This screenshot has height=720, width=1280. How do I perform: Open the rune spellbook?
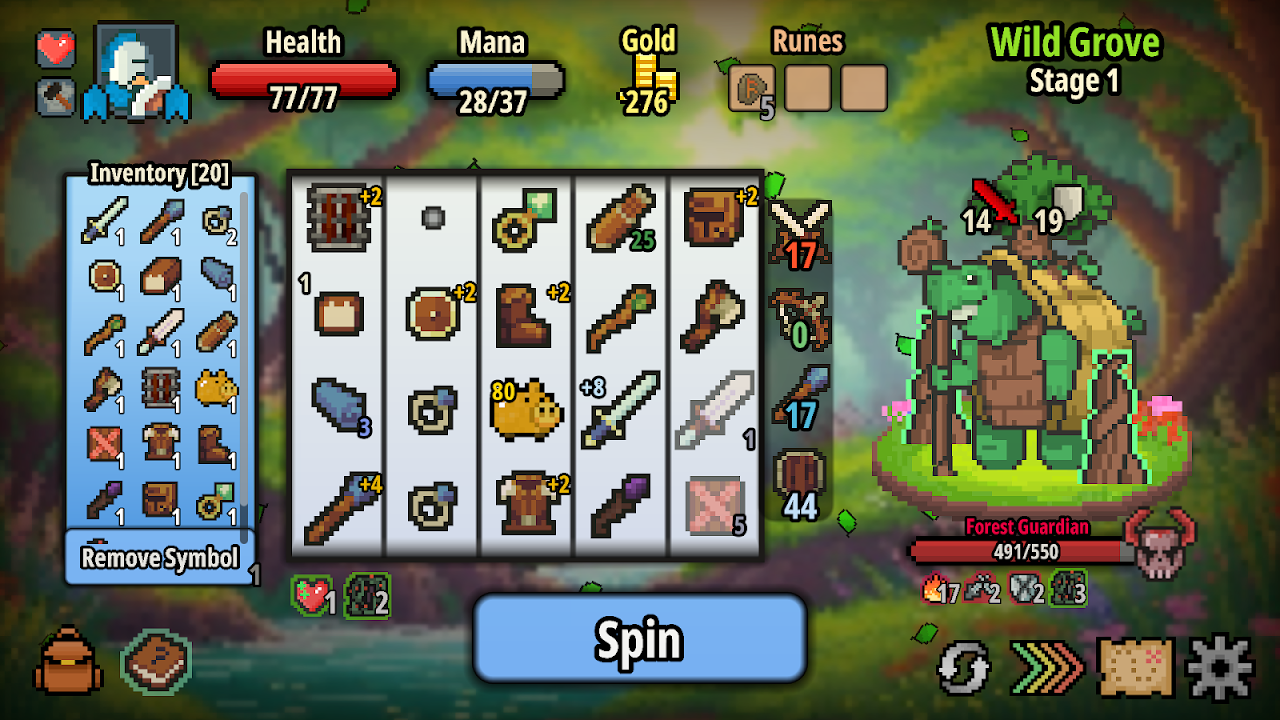point(155,661)
